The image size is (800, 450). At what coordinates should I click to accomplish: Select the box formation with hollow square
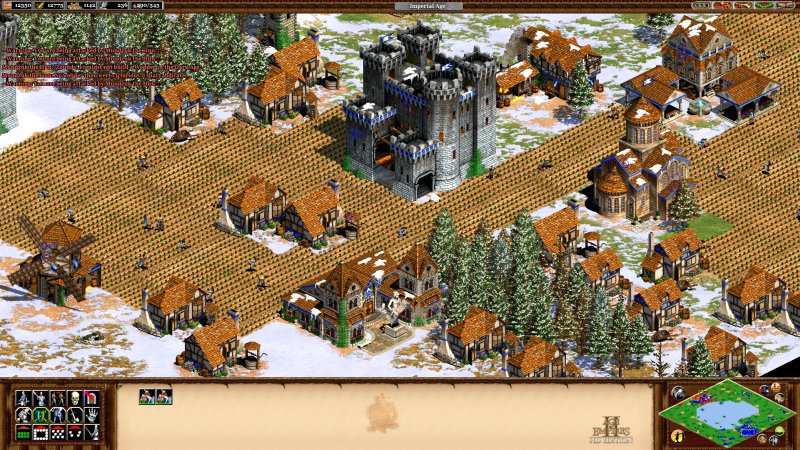pos(40,433)
